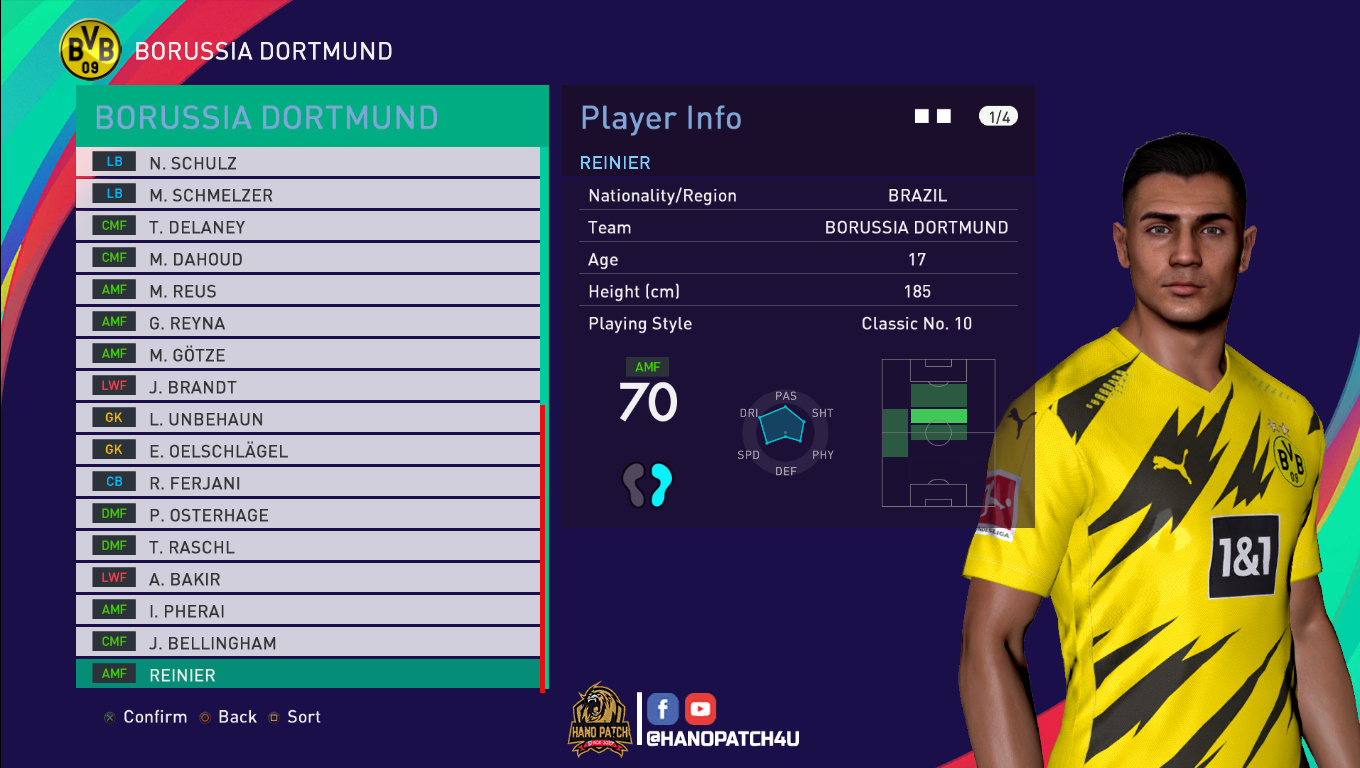
Task: Click the GK badge next to L. UNBEHAUN
Action: (x=113, y=417)
